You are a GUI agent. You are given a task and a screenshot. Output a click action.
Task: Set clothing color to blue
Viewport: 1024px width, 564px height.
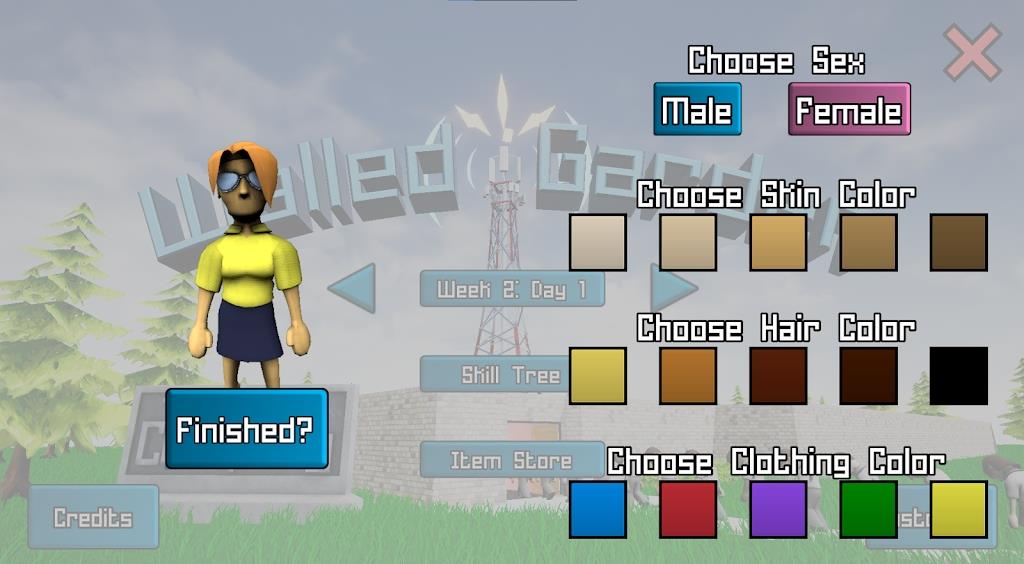click(x=598, y=509)
